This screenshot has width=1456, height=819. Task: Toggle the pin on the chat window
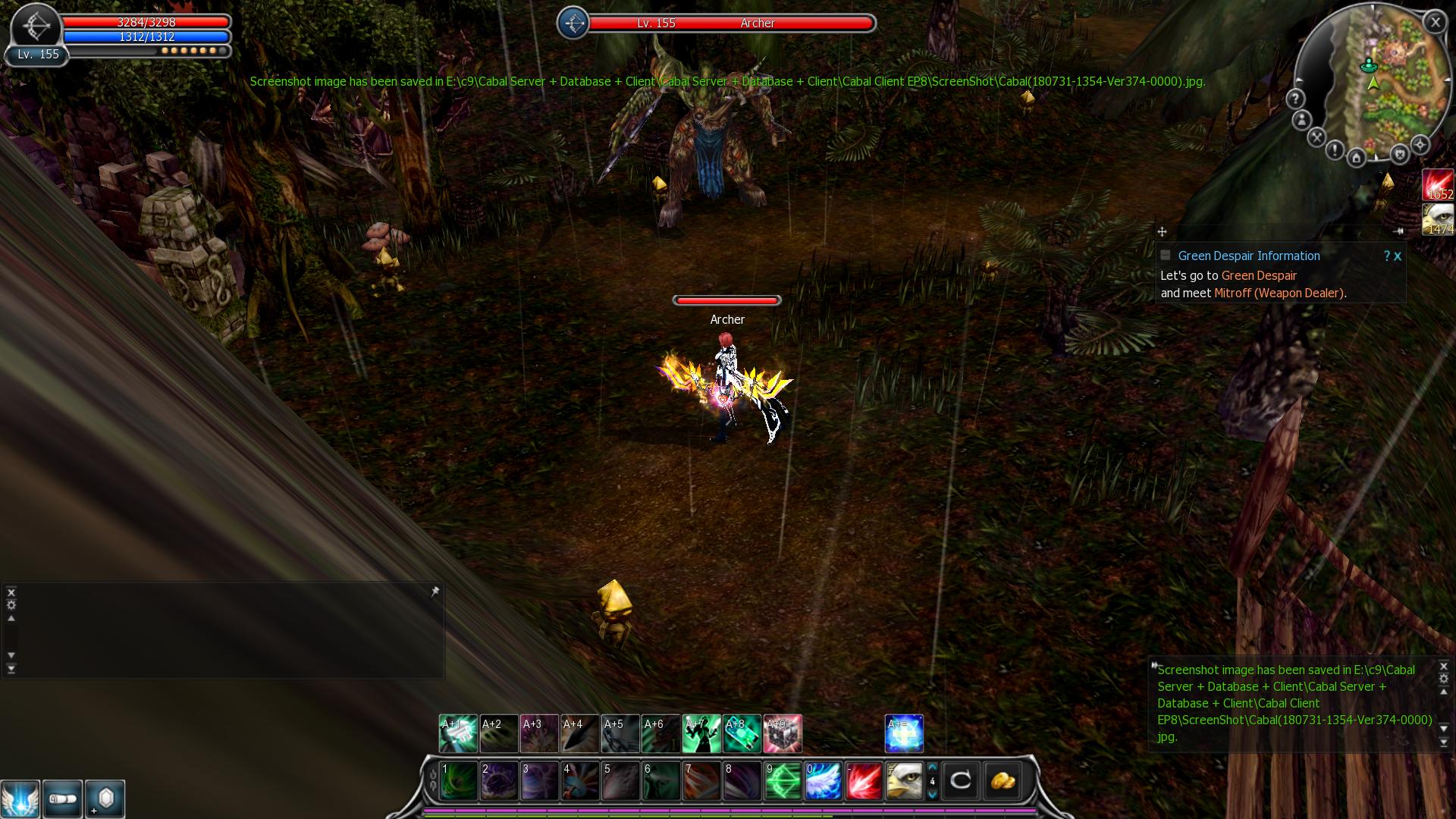click(x=435, y=591)
